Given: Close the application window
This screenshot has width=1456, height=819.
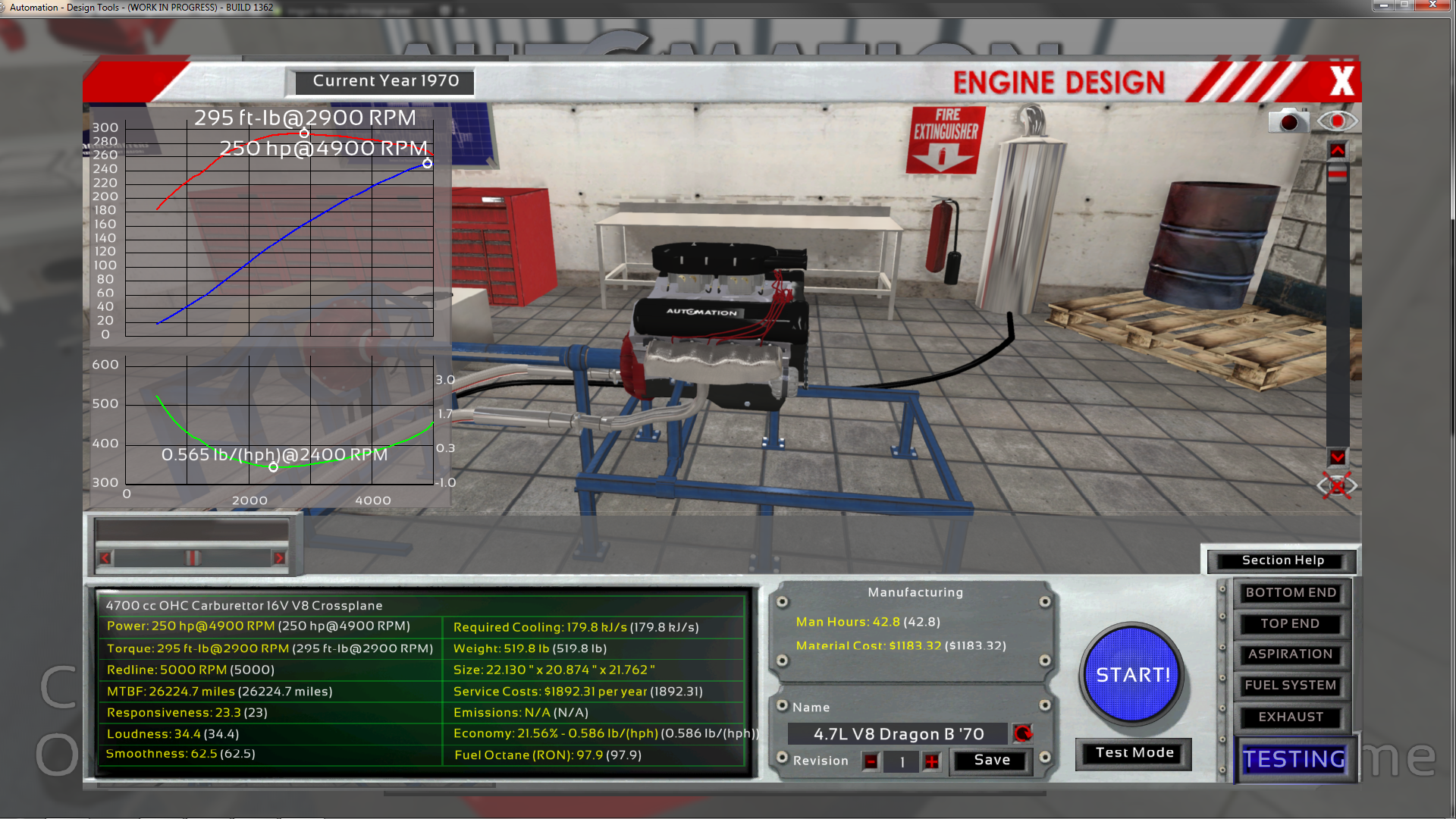Looking at the screenshot, I should click(1432, 5).
